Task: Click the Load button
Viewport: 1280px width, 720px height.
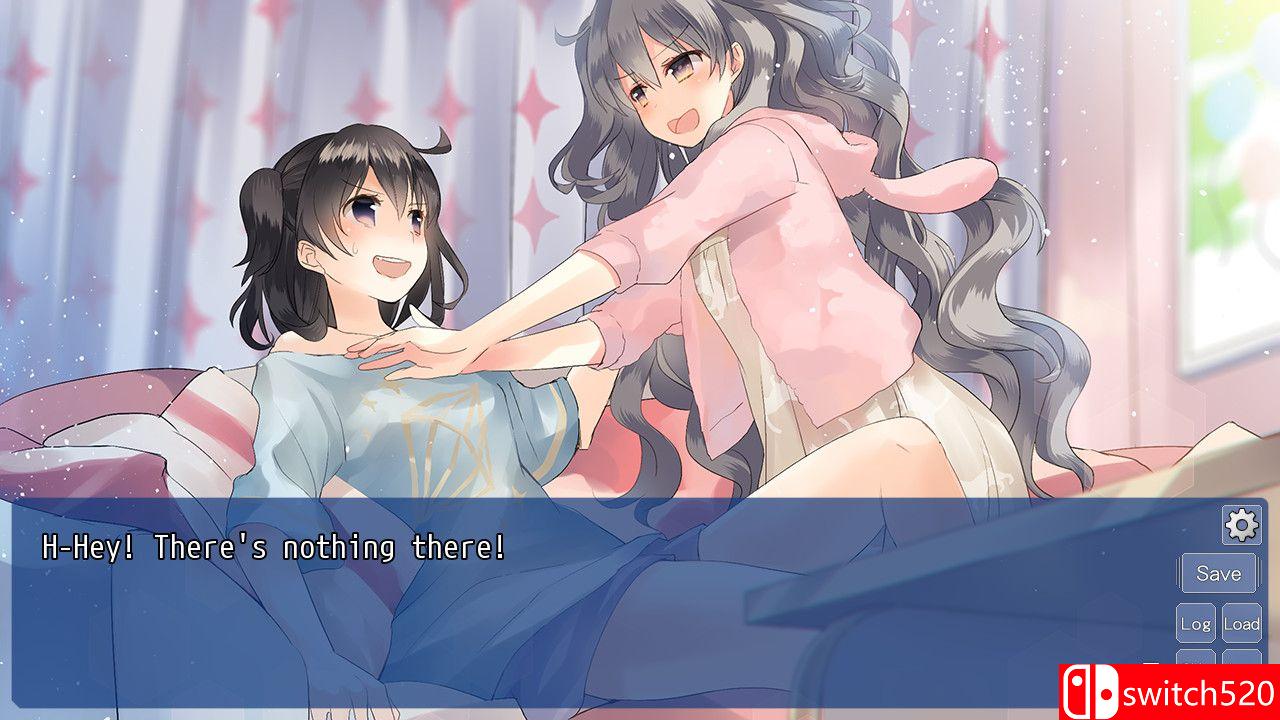Action: pyautogui.click(x=1242, y=622)
